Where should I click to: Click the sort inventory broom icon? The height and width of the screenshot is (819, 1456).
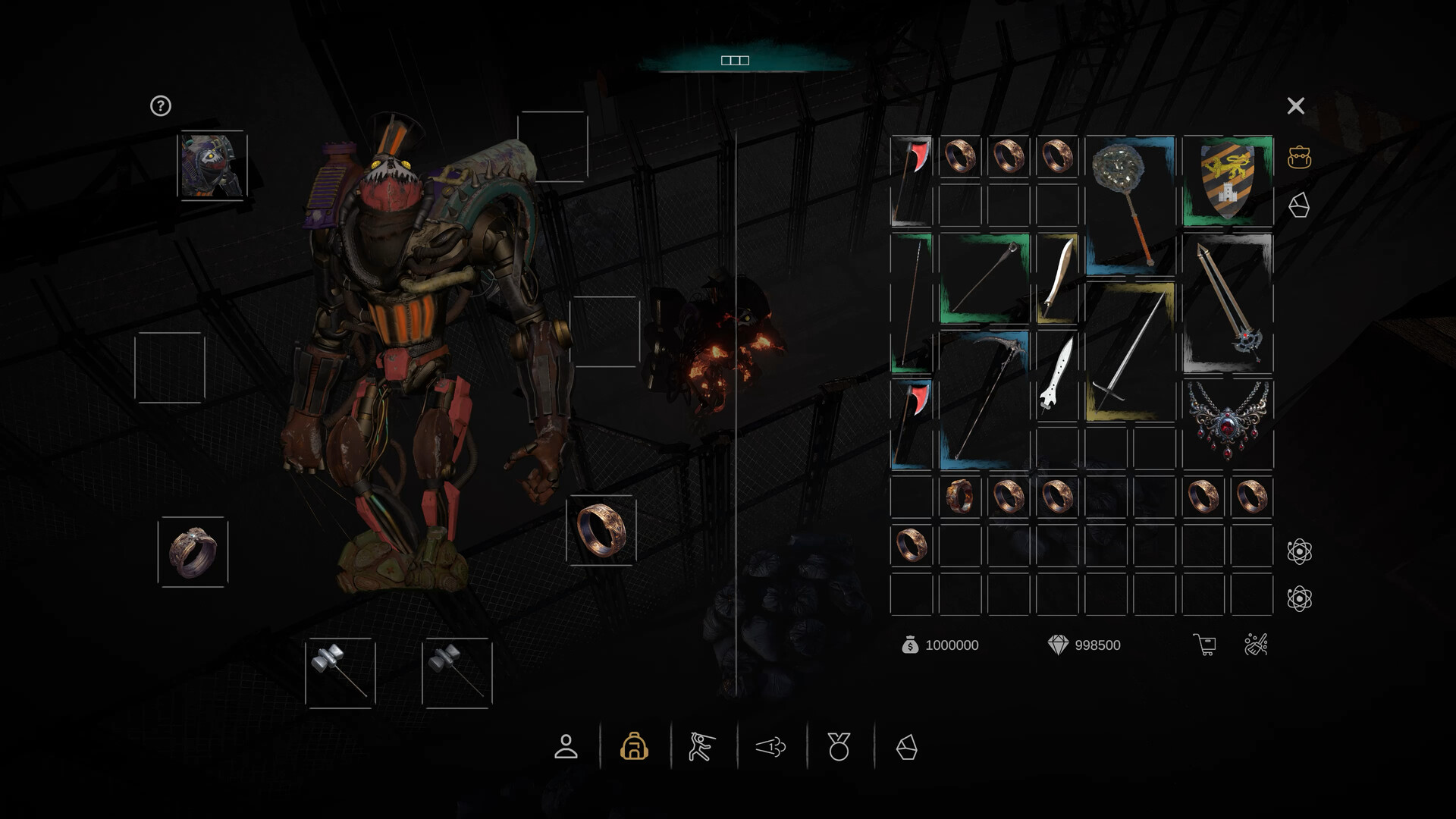click(1256, 645)
